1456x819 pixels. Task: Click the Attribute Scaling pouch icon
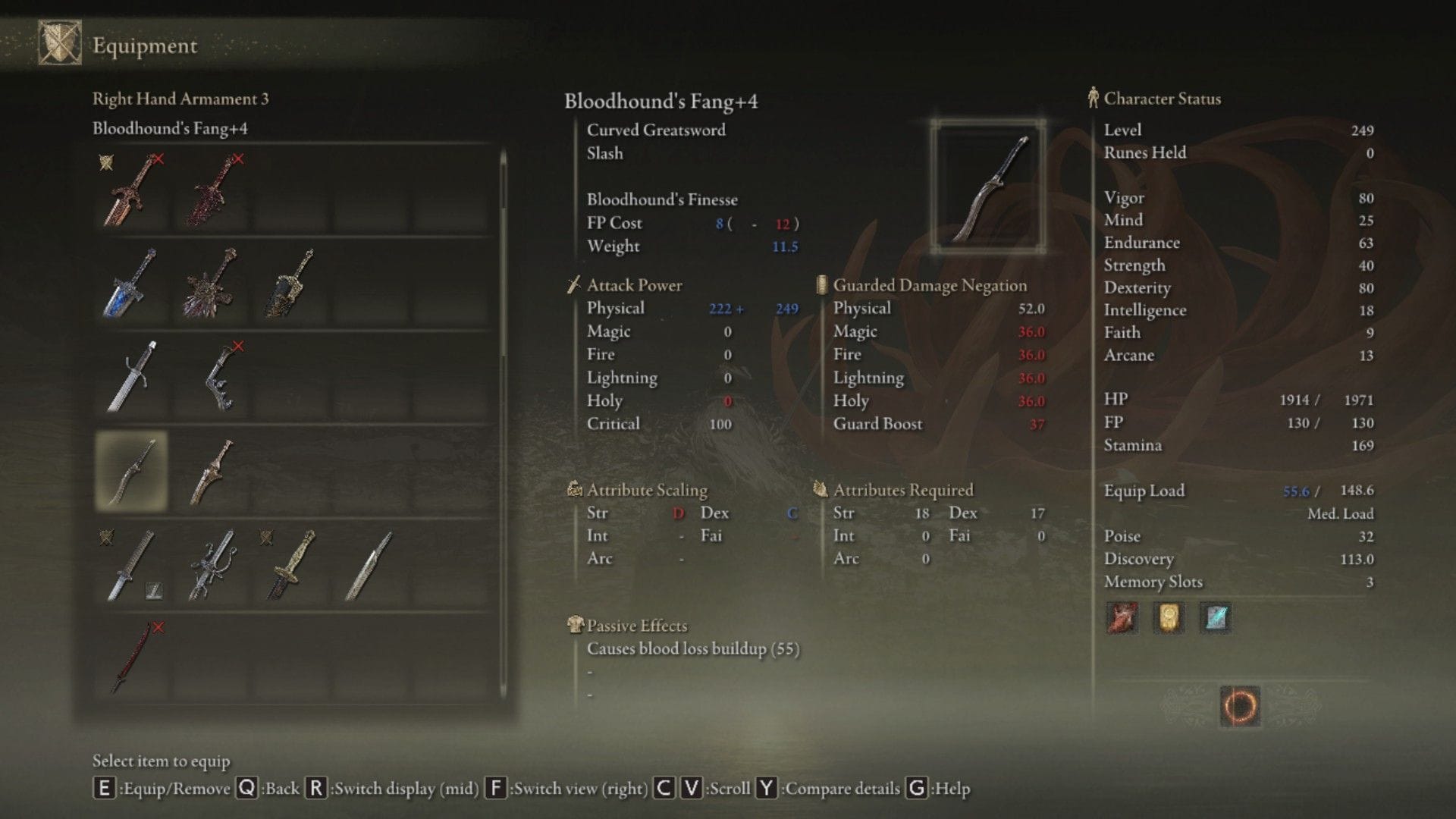click(575, 489)
